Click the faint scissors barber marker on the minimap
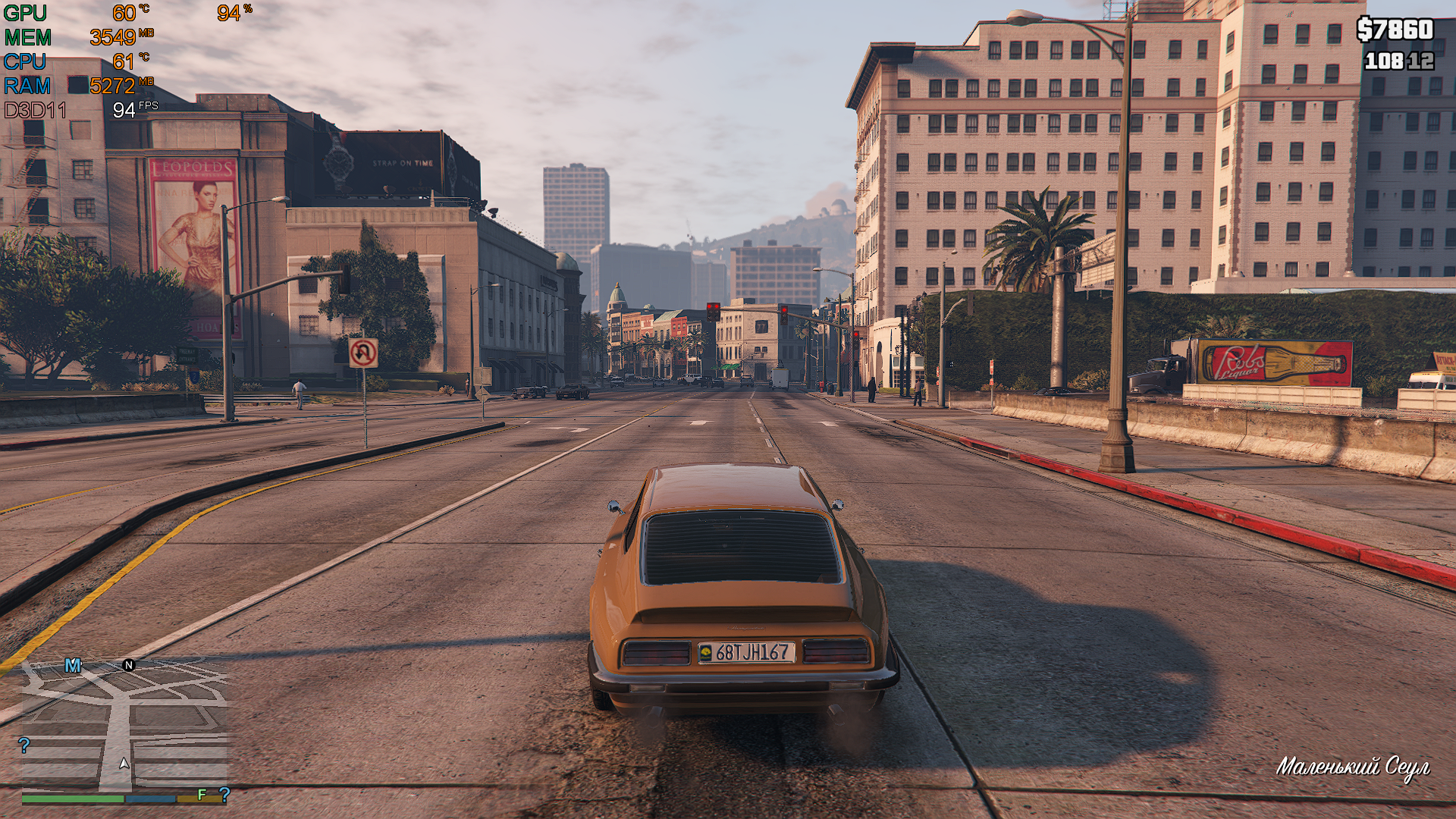 point(39,670)
